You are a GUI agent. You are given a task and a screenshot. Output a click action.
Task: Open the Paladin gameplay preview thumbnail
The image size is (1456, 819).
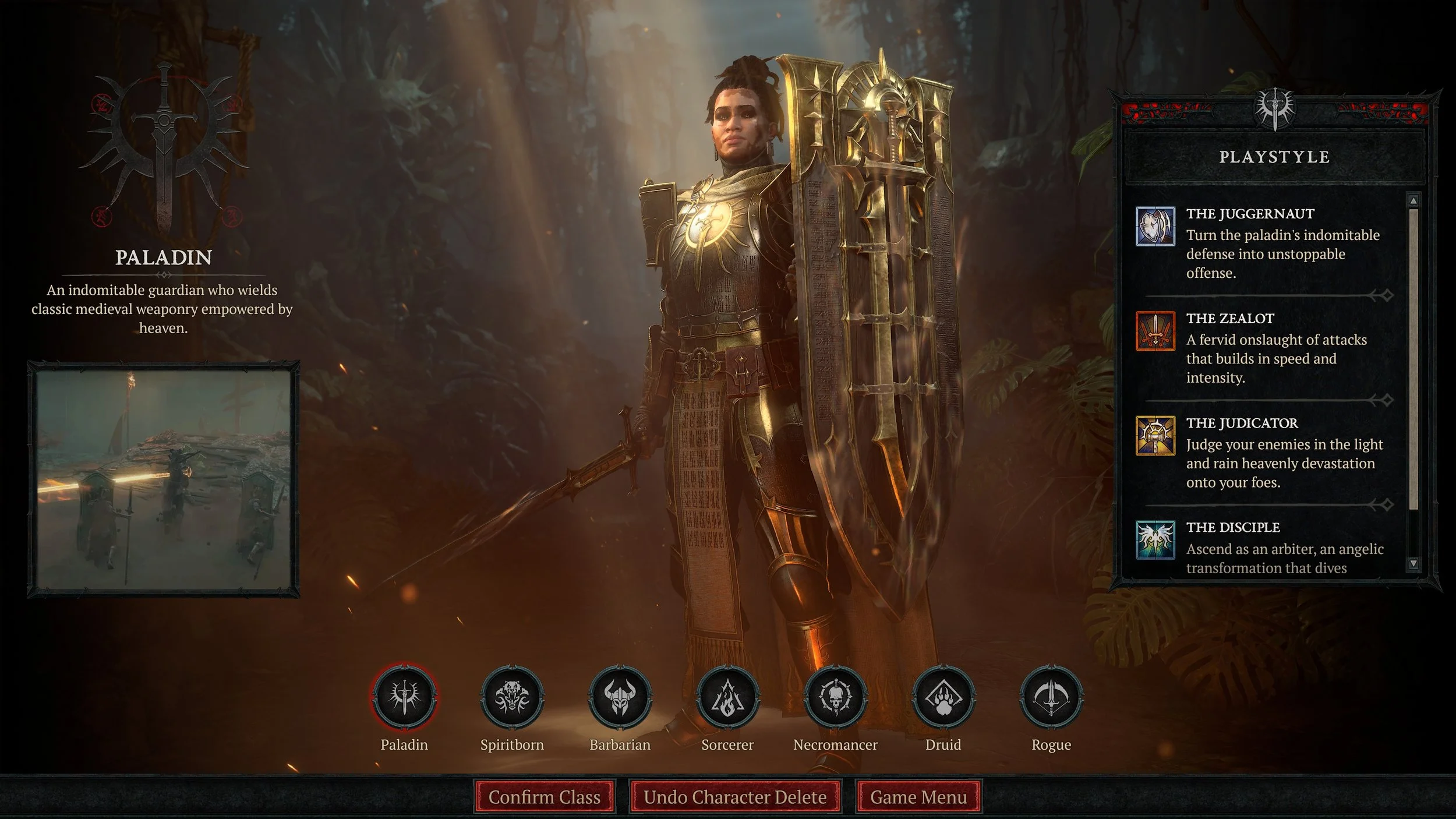coord(163,479)
